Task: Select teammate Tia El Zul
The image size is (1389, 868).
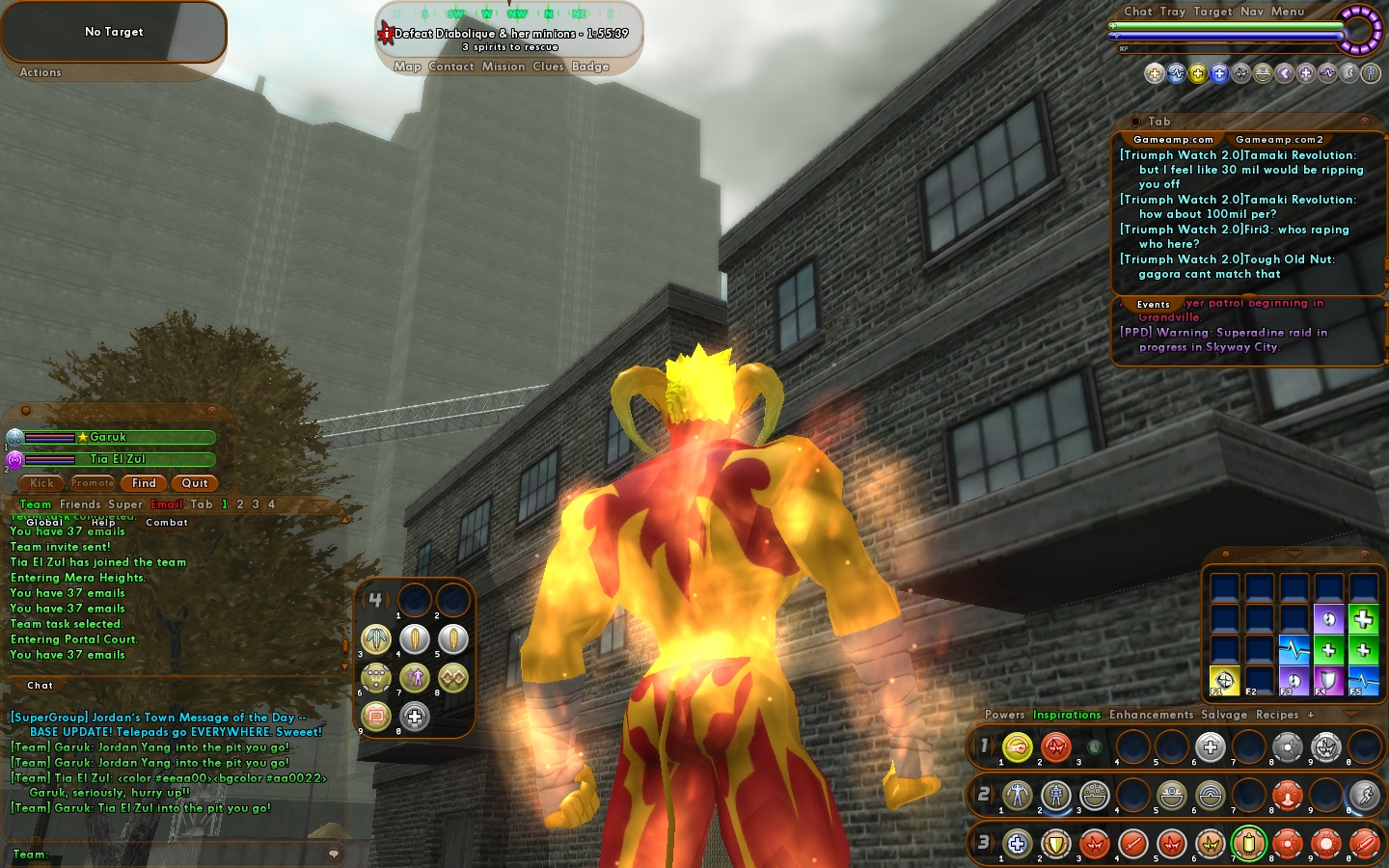Action: [x=118, y=459]
